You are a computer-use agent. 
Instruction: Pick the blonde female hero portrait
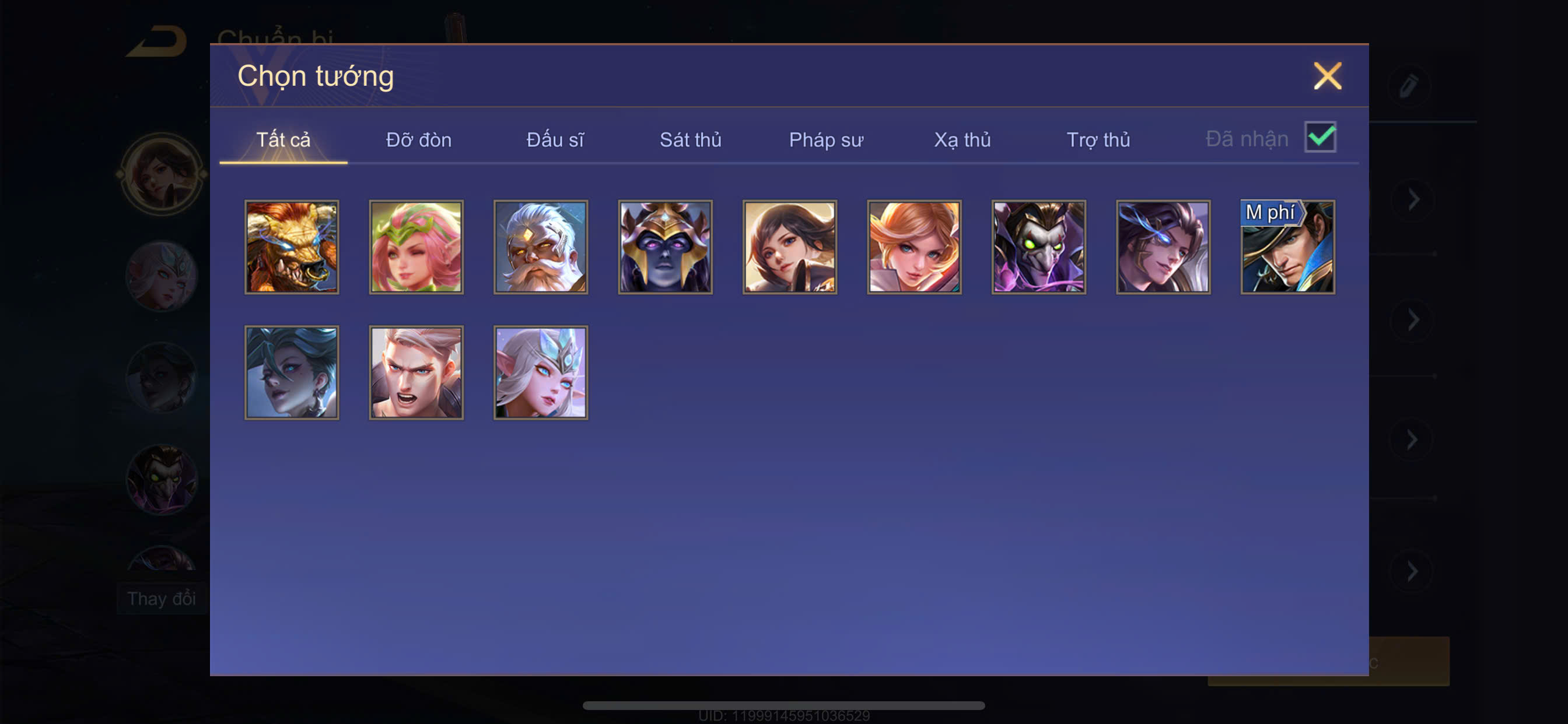pos(914,247)
